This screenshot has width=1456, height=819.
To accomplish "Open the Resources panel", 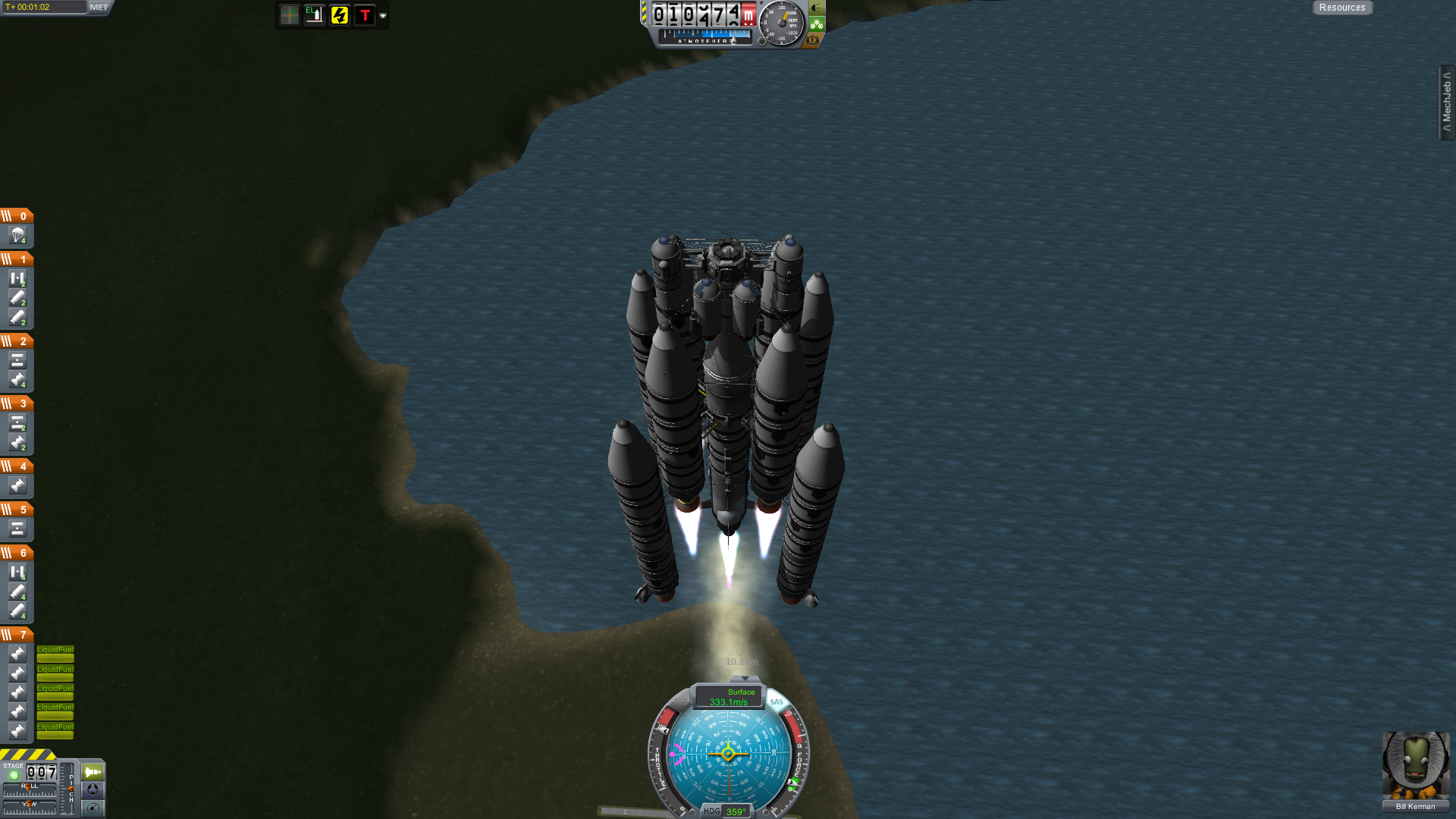I will 1341,8.
